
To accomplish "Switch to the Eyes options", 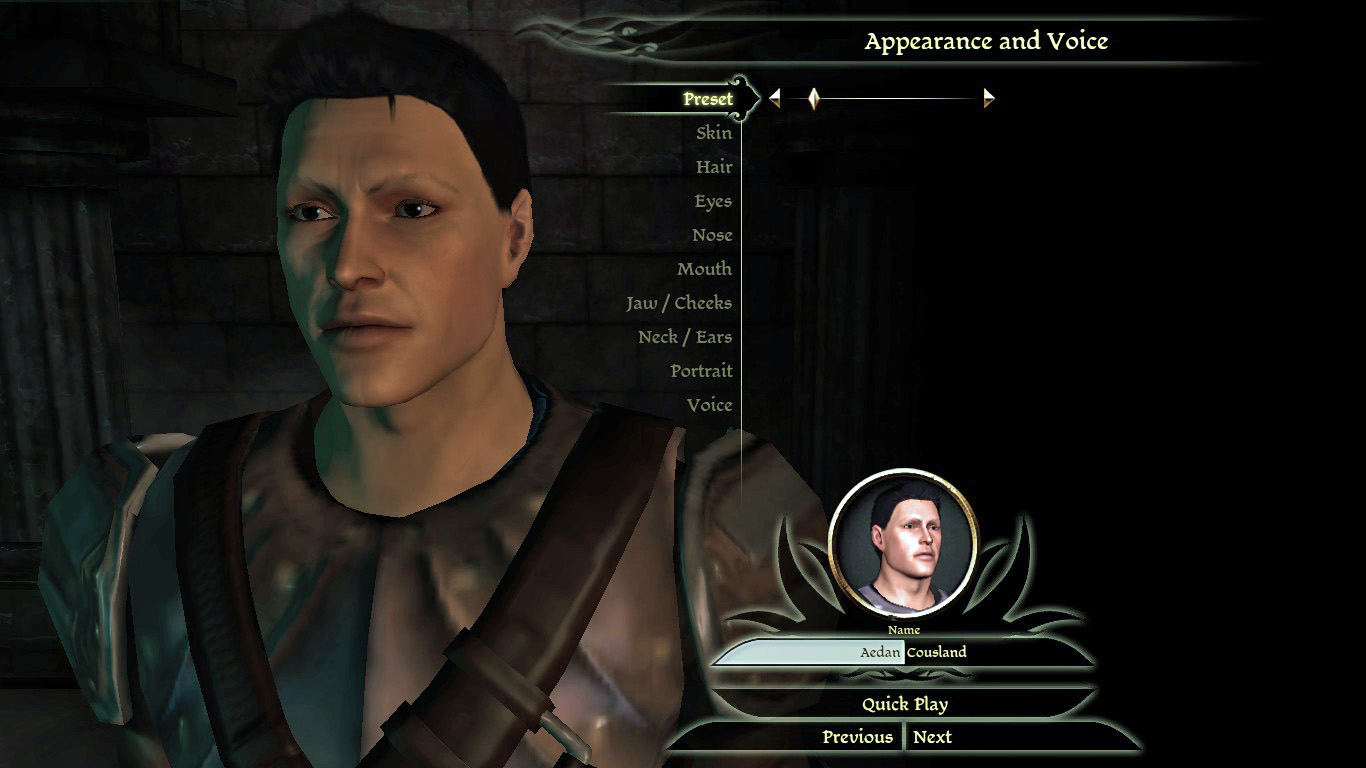I will click(x=713, y=201).
